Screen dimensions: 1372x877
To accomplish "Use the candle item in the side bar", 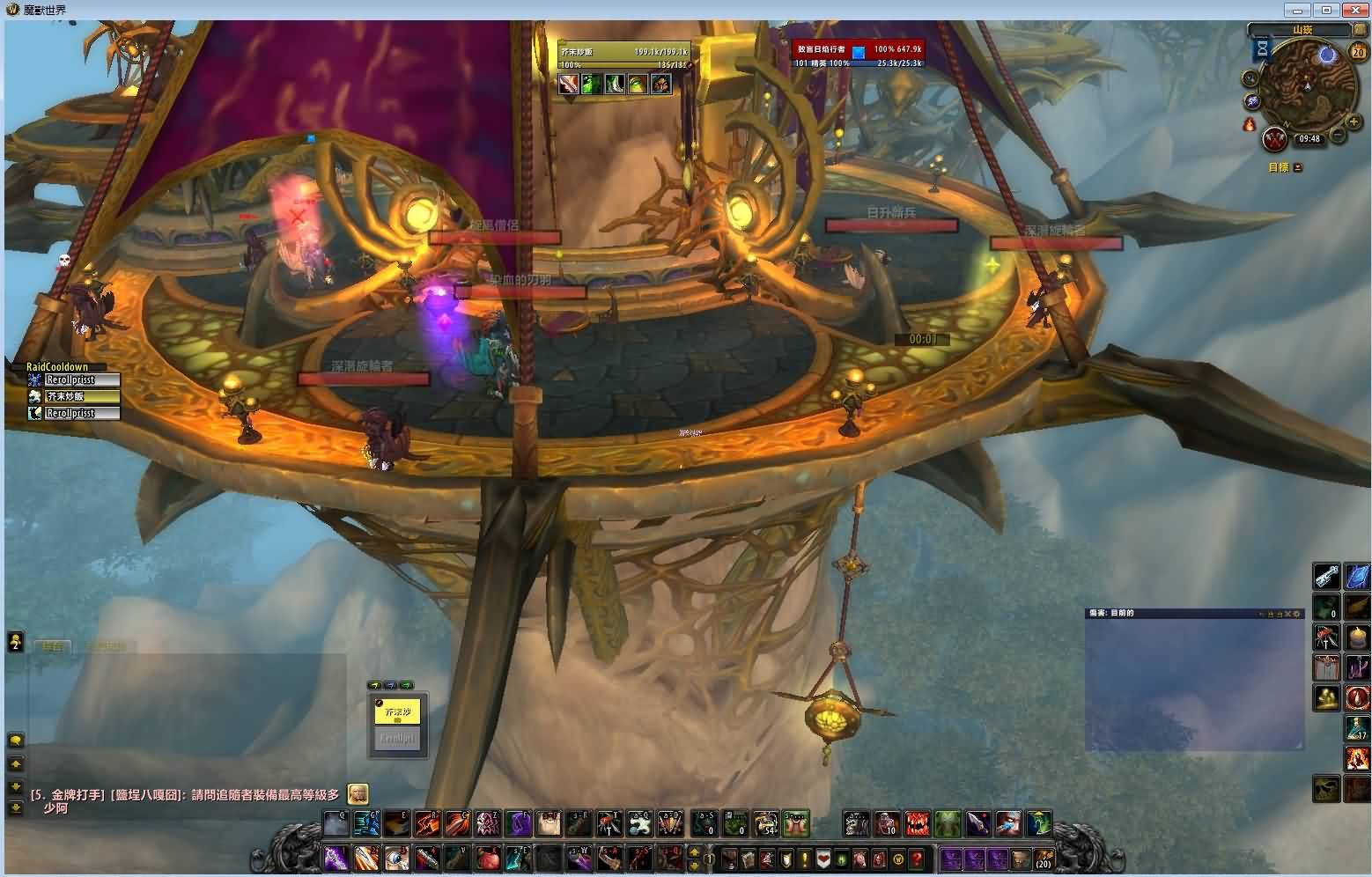I will 1357,636.
